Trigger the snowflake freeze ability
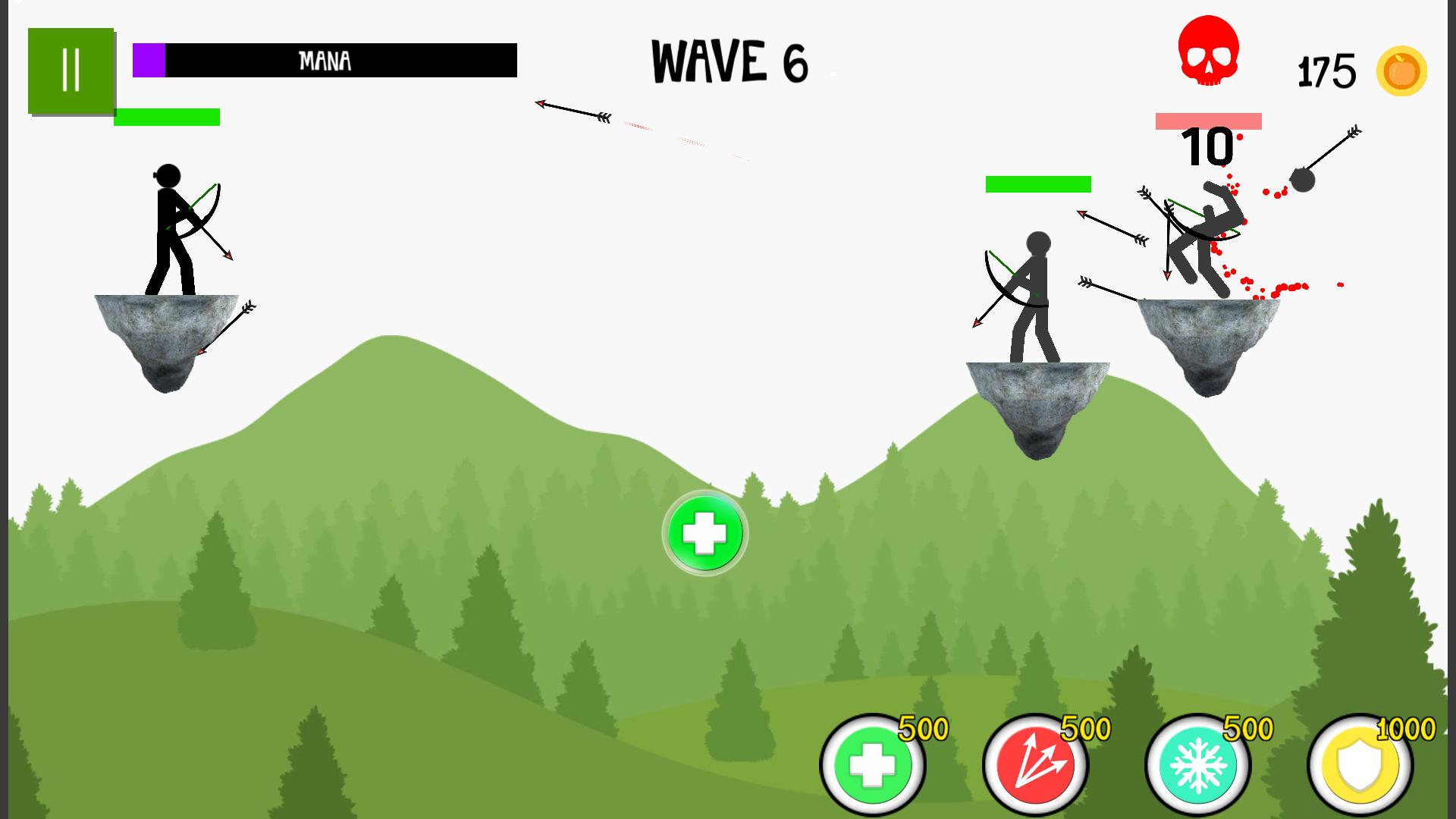The height and width of the screenshot is (819, 1456). tap(1198, 764)
